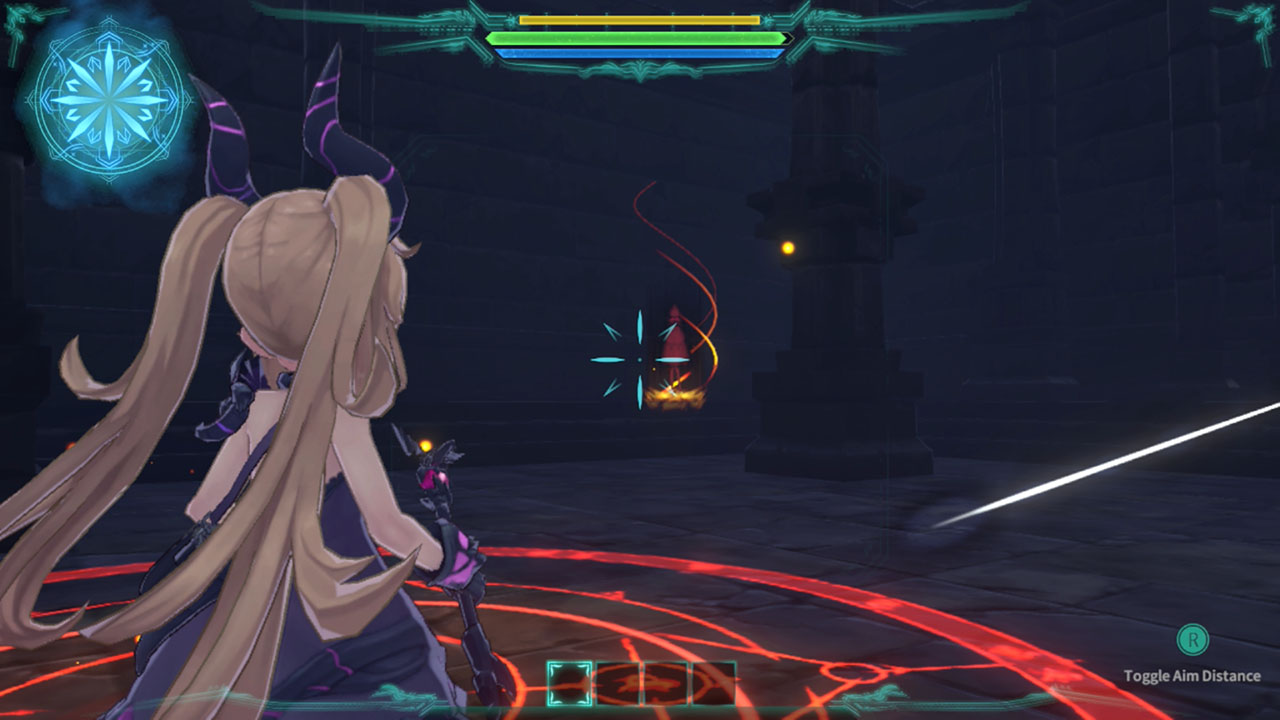Click the first skill slot with selection brackets
Screen dimensions: 1280x720
tap(567, 680)
